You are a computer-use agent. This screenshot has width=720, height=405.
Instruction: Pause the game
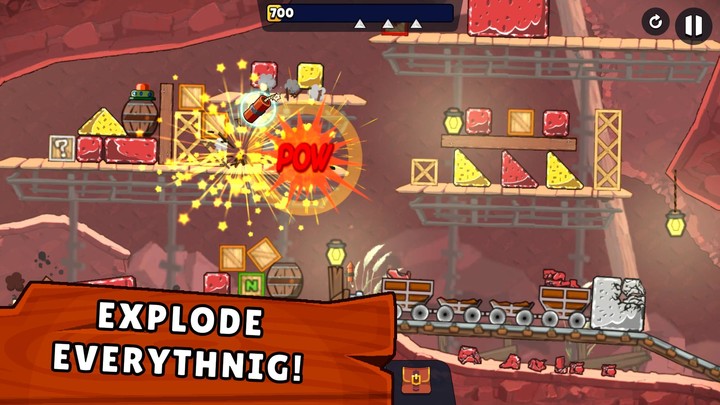coord(693,24)
